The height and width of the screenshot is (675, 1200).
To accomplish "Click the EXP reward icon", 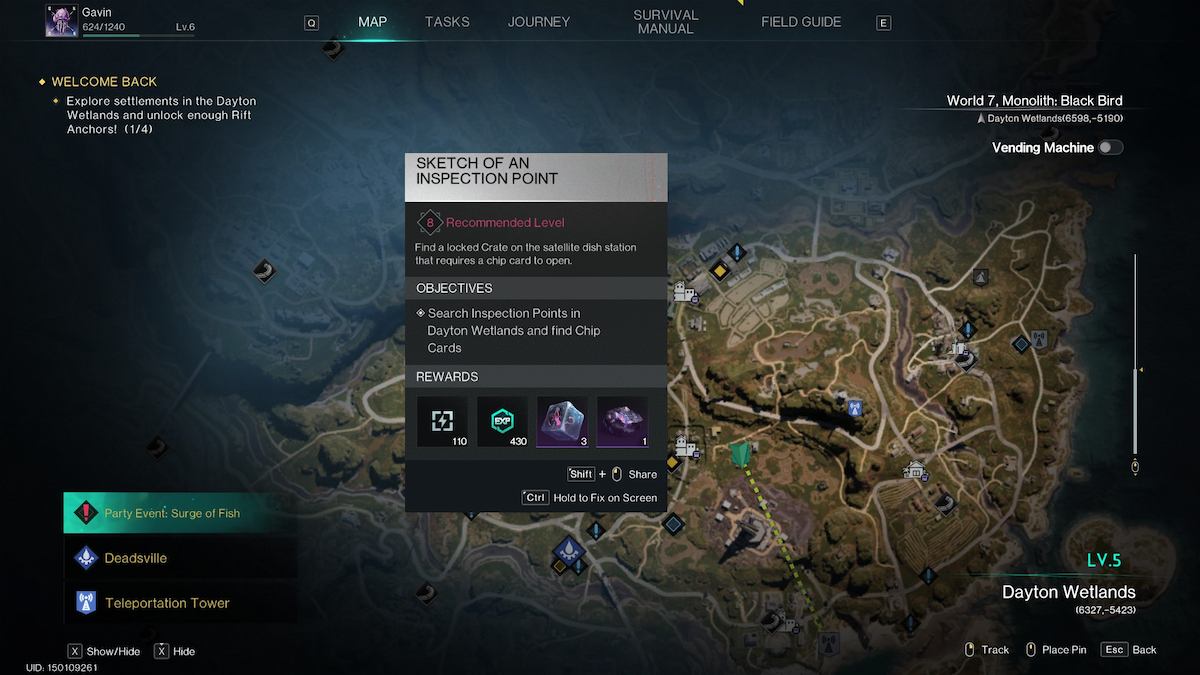I will [502, 422].
